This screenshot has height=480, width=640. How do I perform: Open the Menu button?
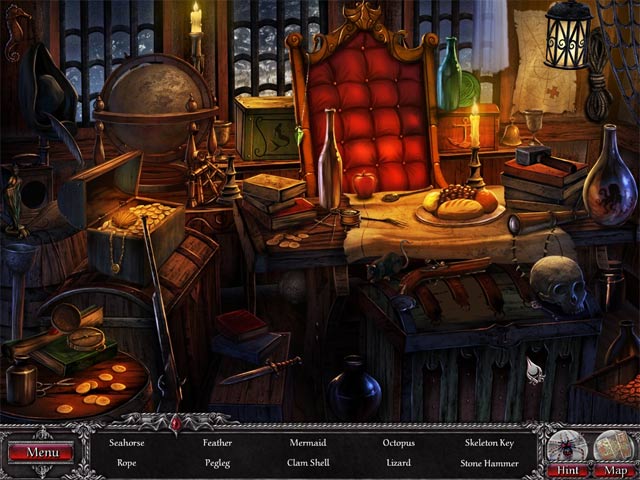pyautogui.click(x=41, y=452)
